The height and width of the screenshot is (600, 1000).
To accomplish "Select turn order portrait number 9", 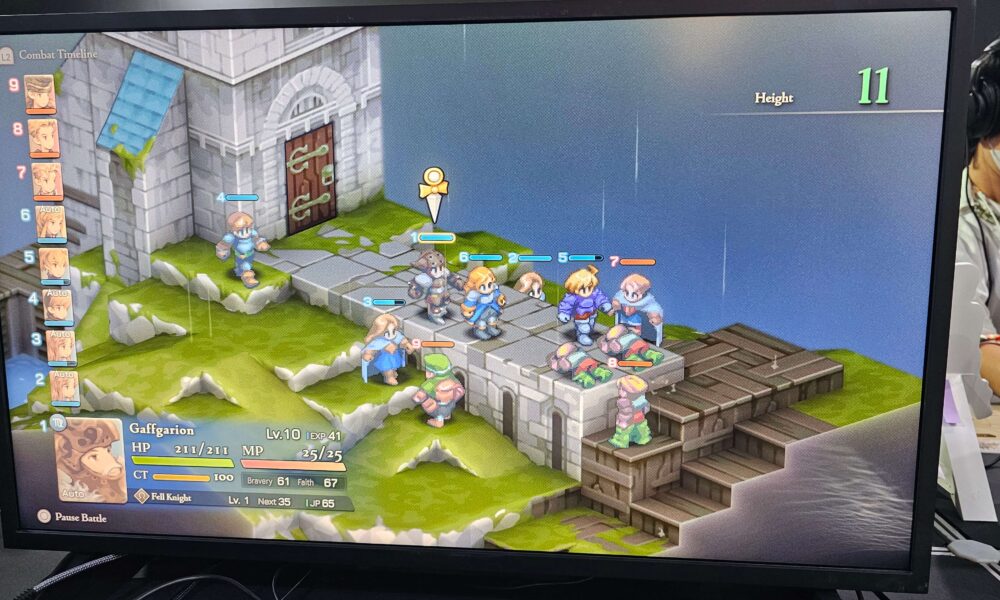I will tap(40, 94).
